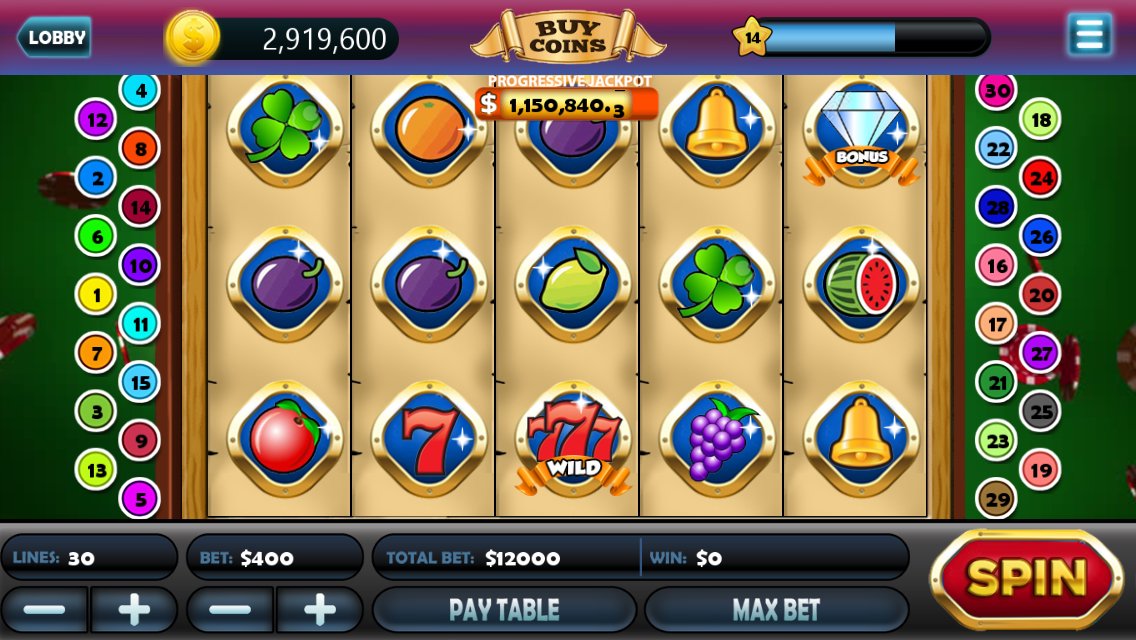The height and width of the screenshot is (640, 1136).
Task: Select payline number 1 marker
Action: coord(97,295)
